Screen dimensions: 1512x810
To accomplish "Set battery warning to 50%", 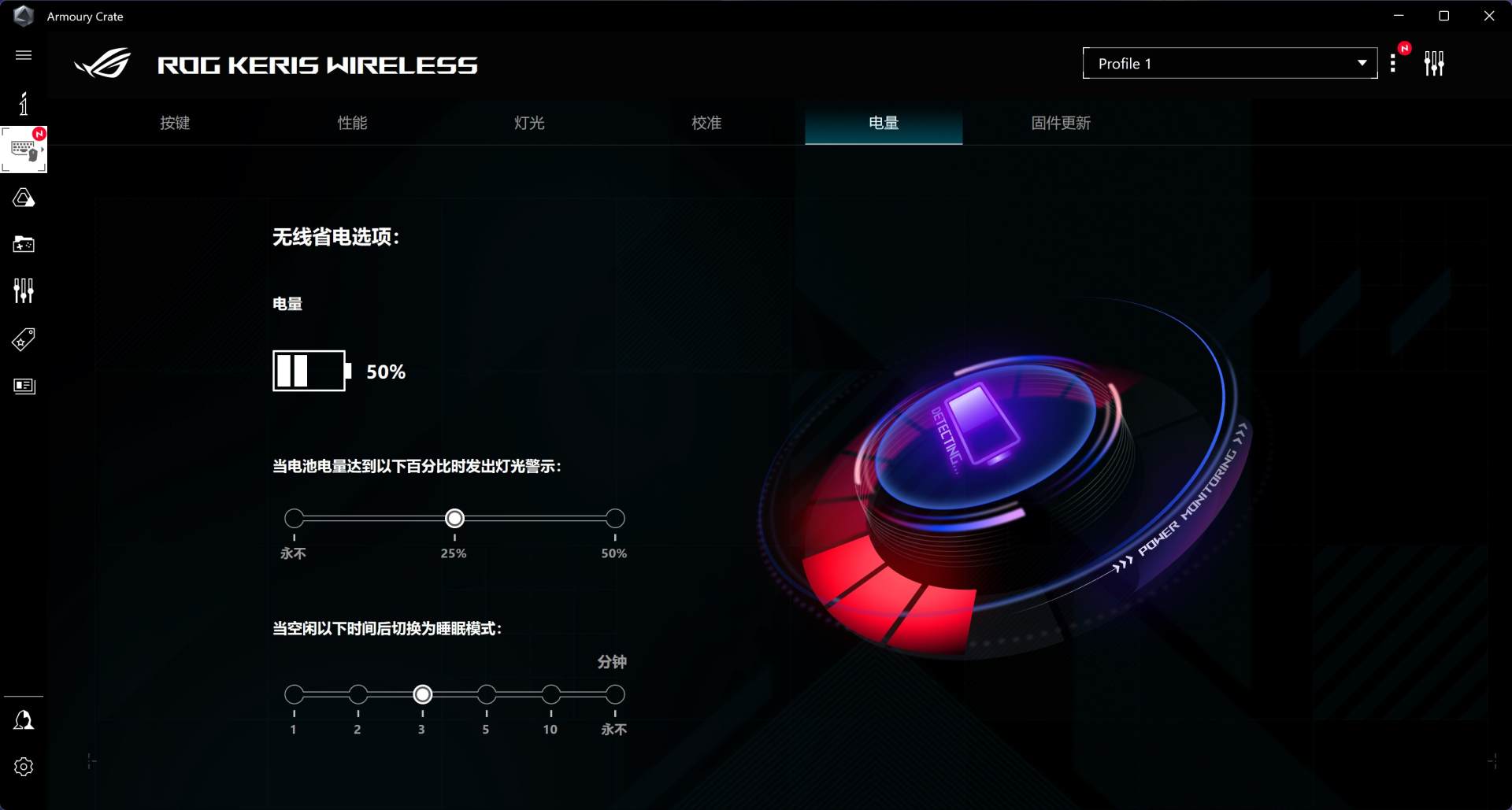I will [615, 519].
